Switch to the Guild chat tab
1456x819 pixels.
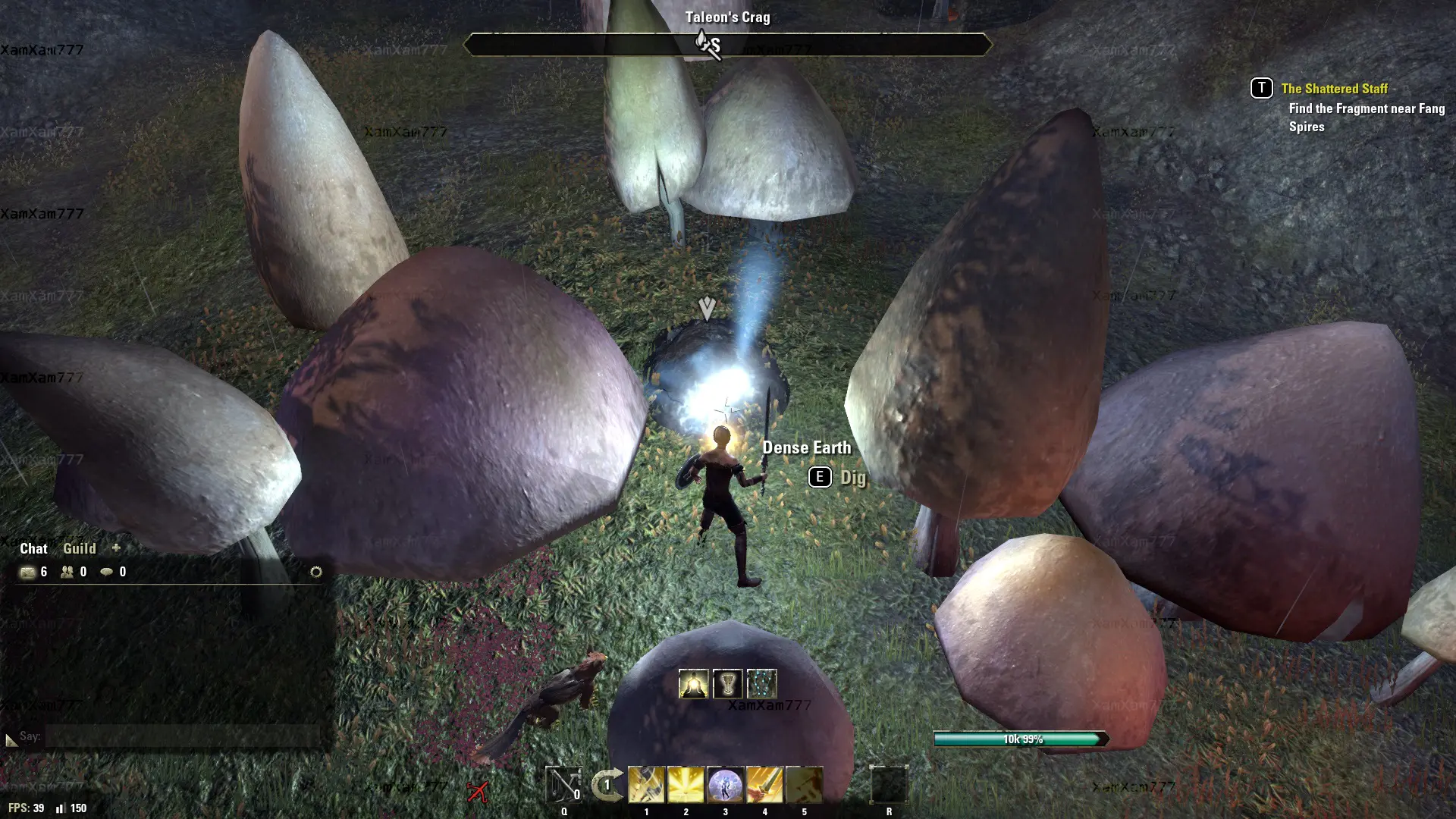[x=79, y=548]
